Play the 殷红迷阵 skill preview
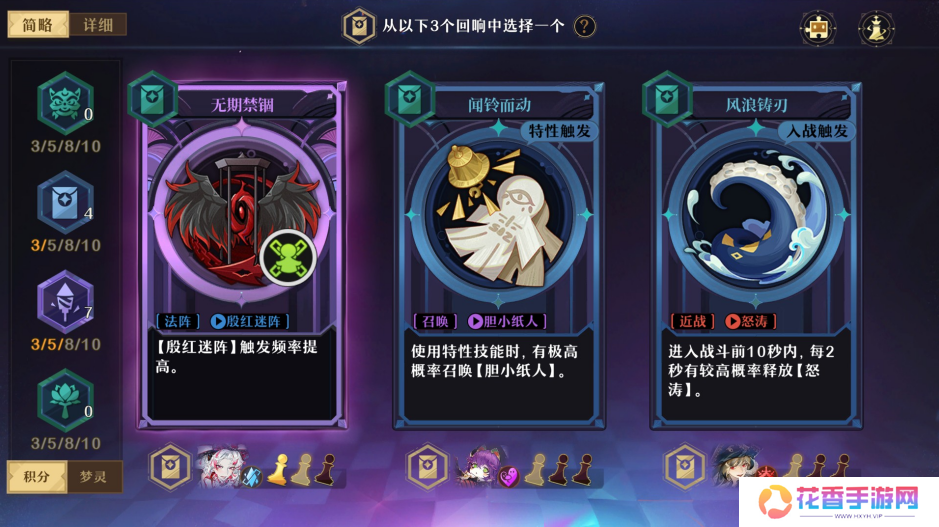Image resolution: width=939 pixels, height=527 pixels. coord(219,321)
